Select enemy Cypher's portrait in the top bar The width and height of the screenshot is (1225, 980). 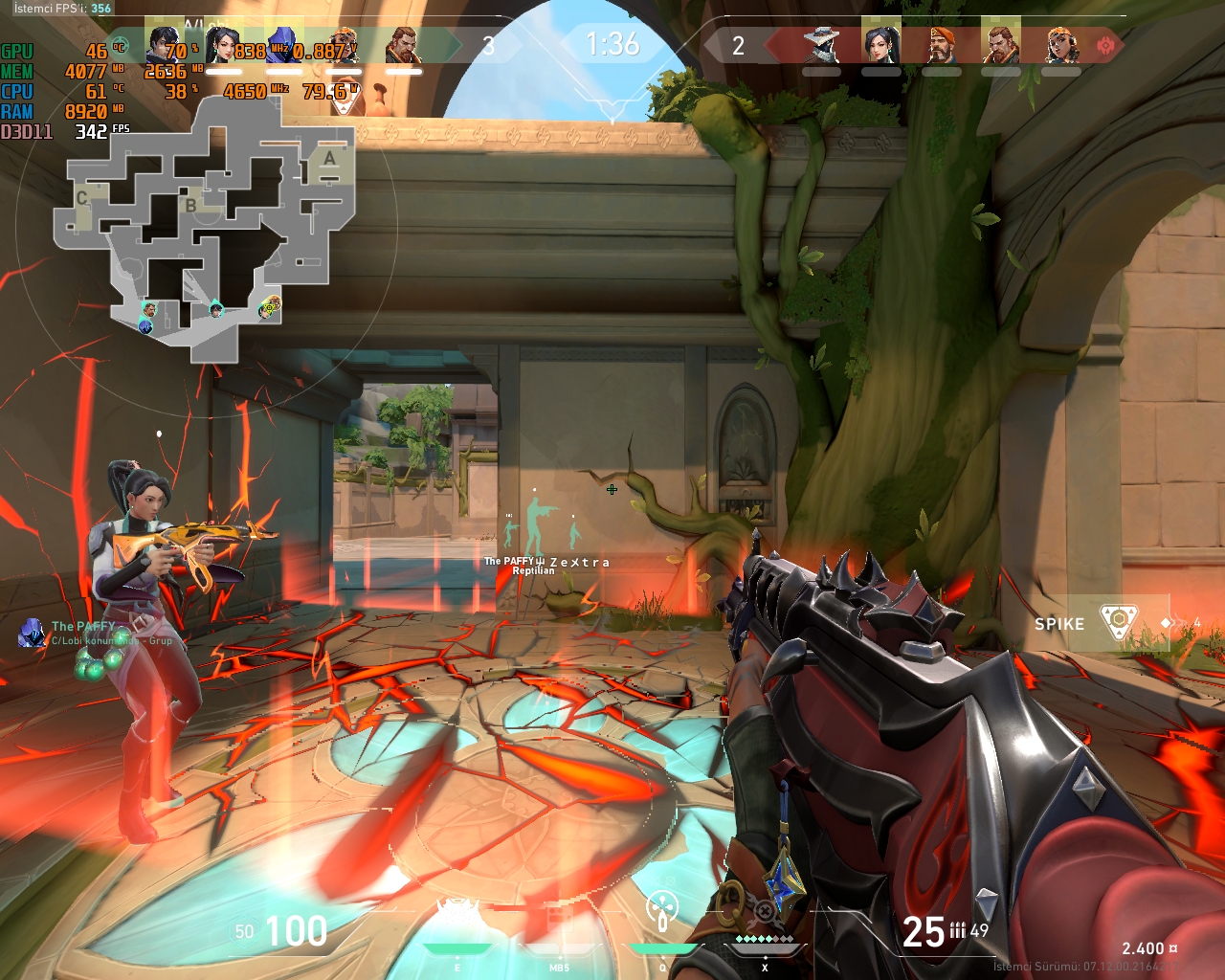pos(821,45)
